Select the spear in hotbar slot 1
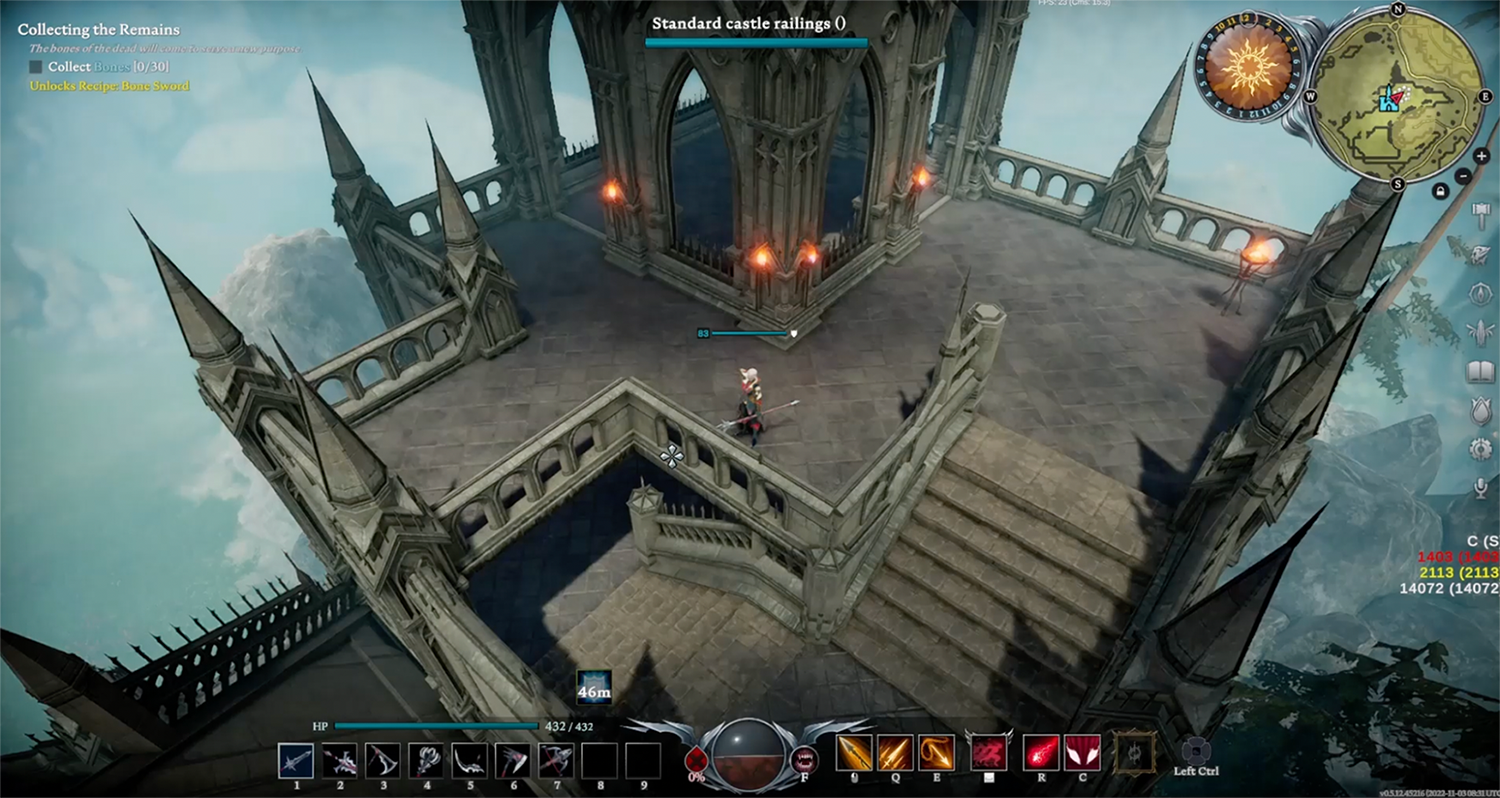 click(296, 761)
